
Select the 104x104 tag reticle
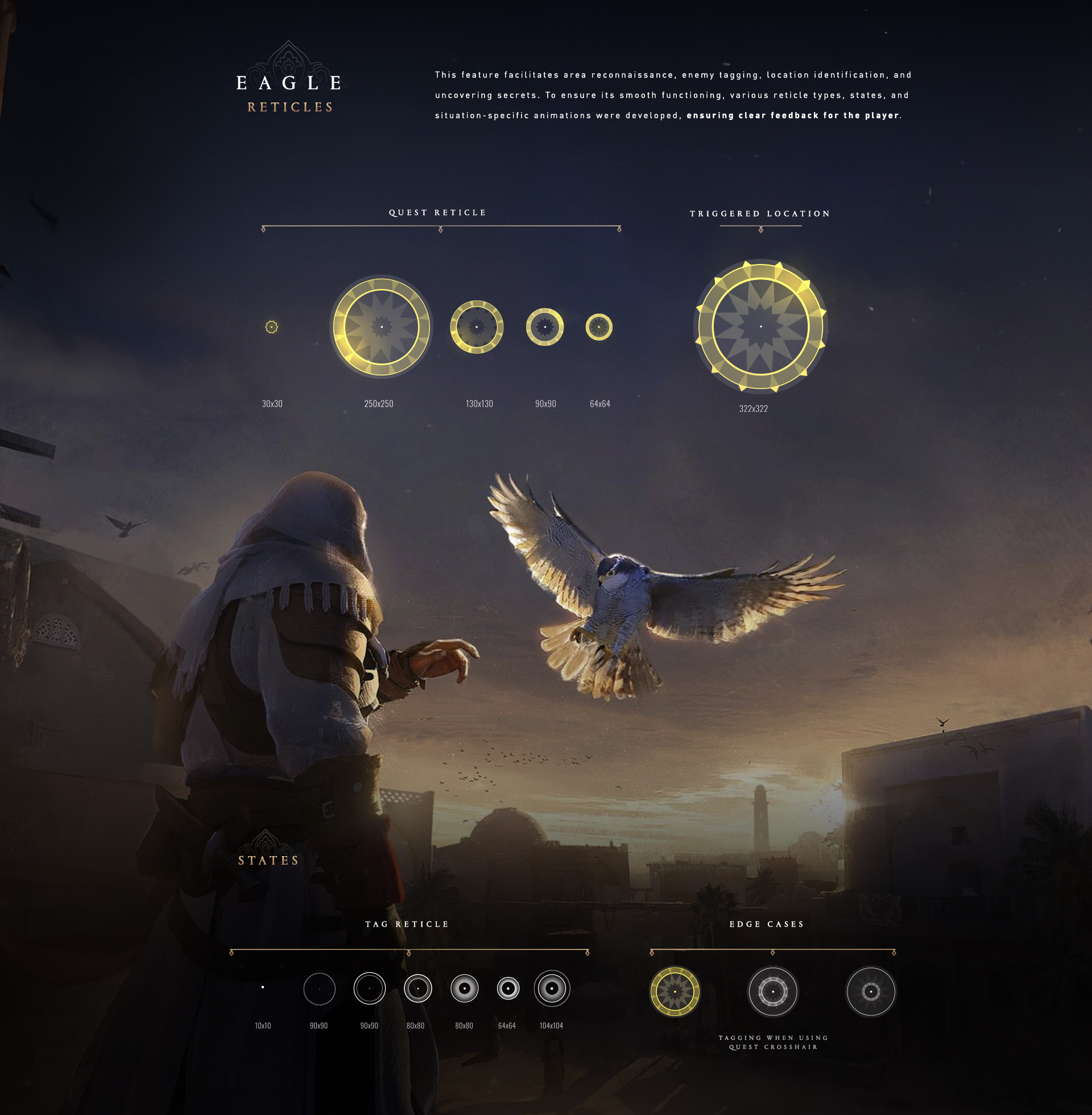coord(552,988)
